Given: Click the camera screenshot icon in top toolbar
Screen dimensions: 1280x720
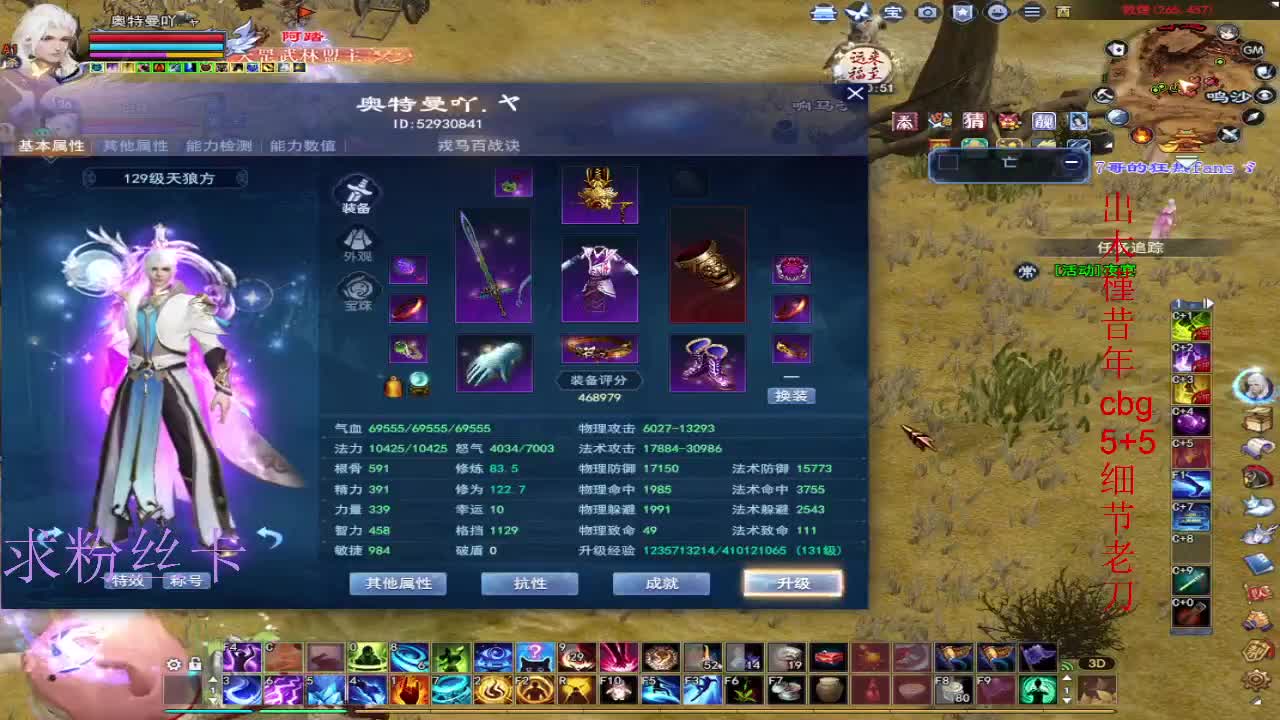Looking at the screenshot, I should [928, 11].
